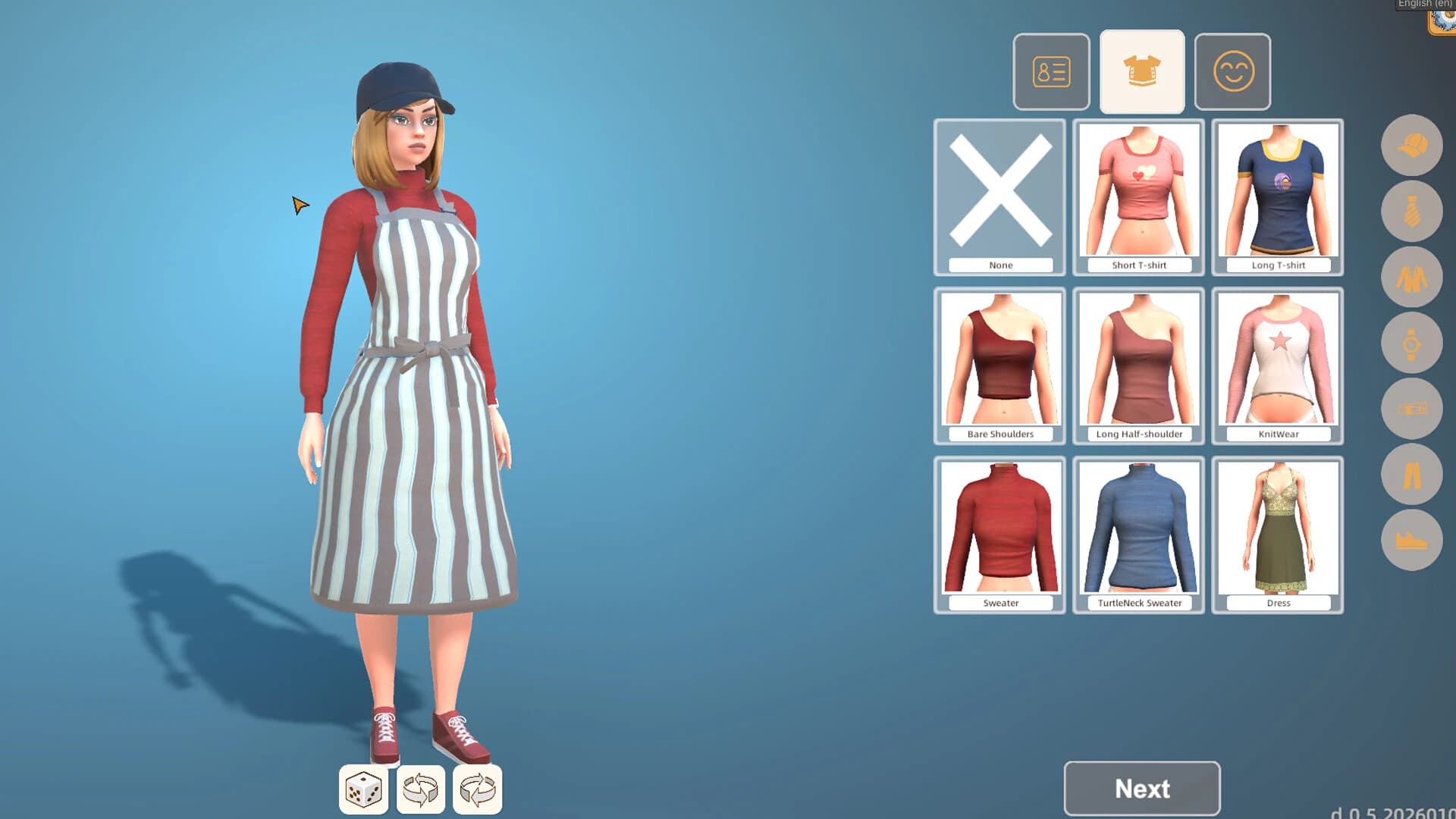This screenshot has height=819, width=1456.
Task: Rotate the character left
Action: coord(421,789)
